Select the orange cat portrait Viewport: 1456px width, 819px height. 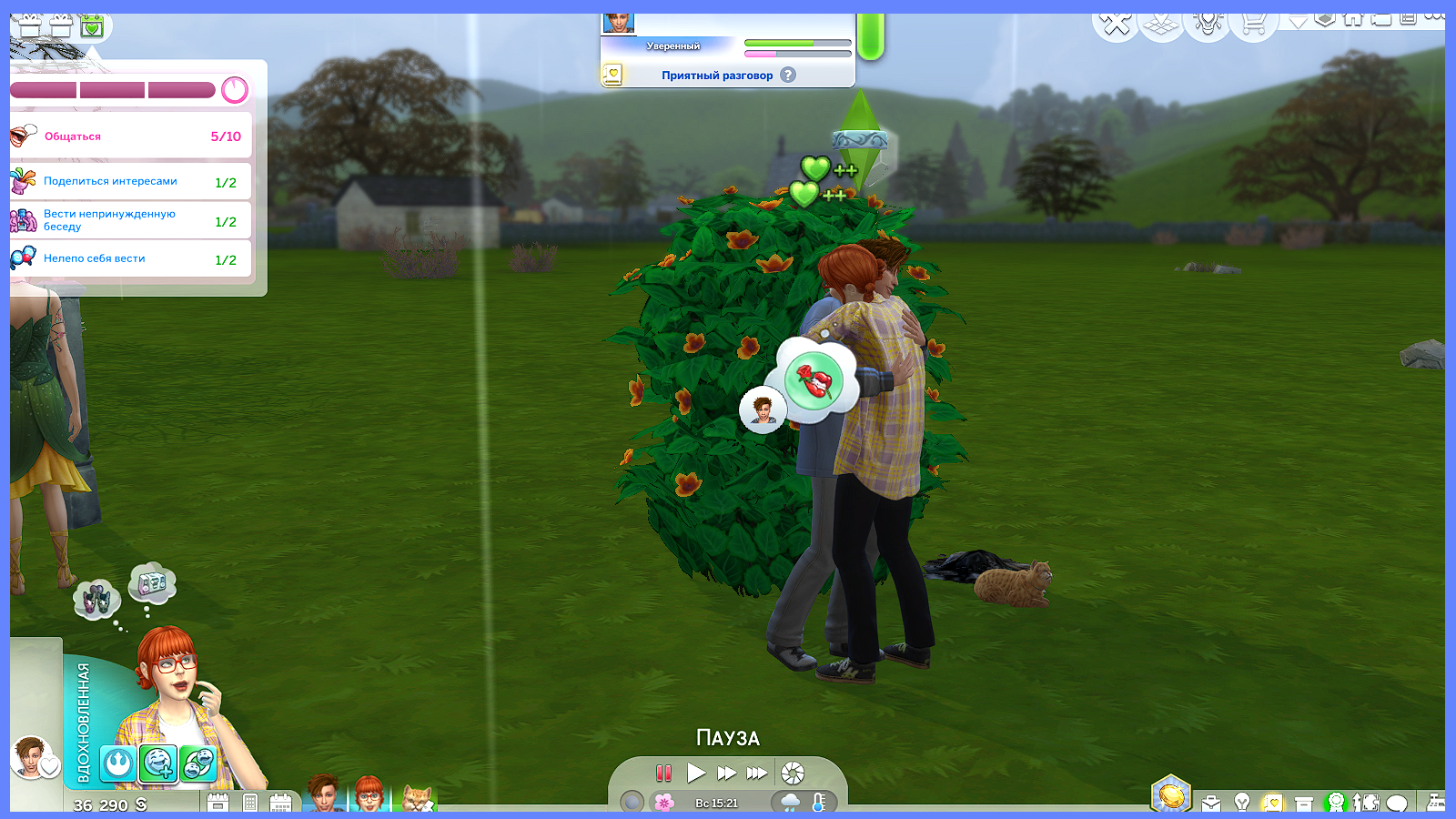pos(418,798)
